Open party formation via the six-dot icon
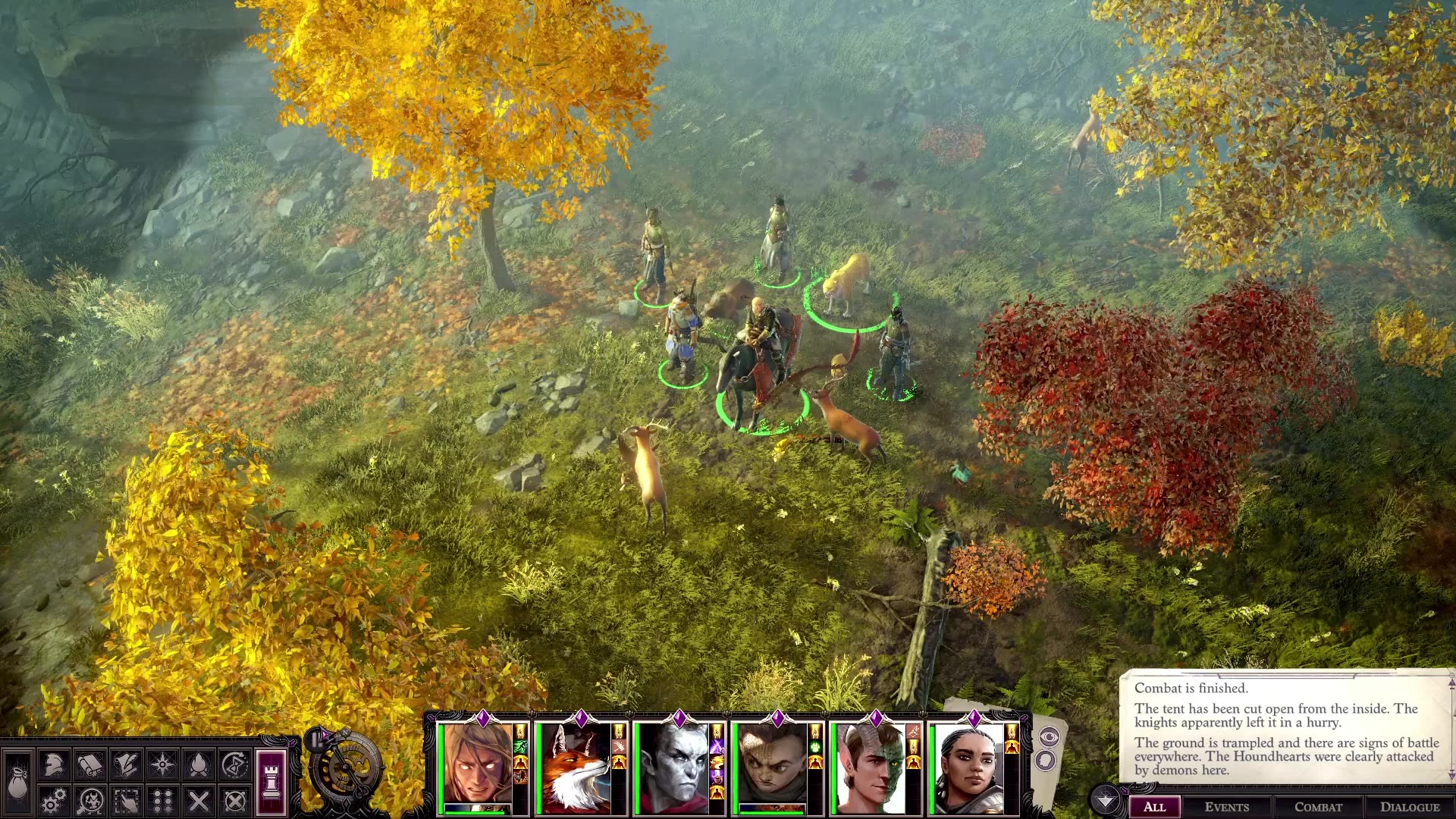Screen dimensions: 1456x819 point(163,802)
